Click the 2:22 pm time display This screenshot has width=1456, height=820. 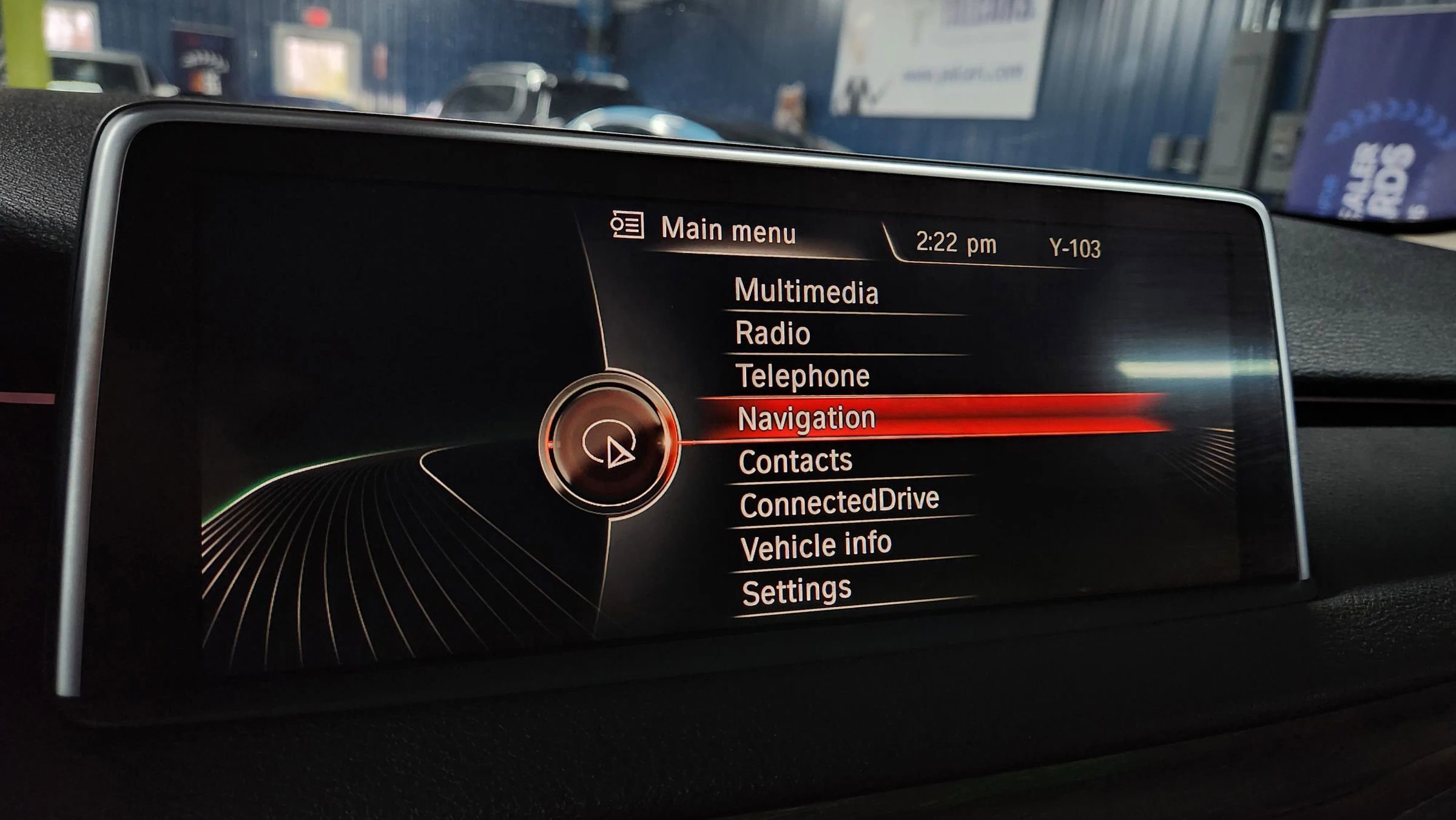pyautogui.click(x=957, y=244)
